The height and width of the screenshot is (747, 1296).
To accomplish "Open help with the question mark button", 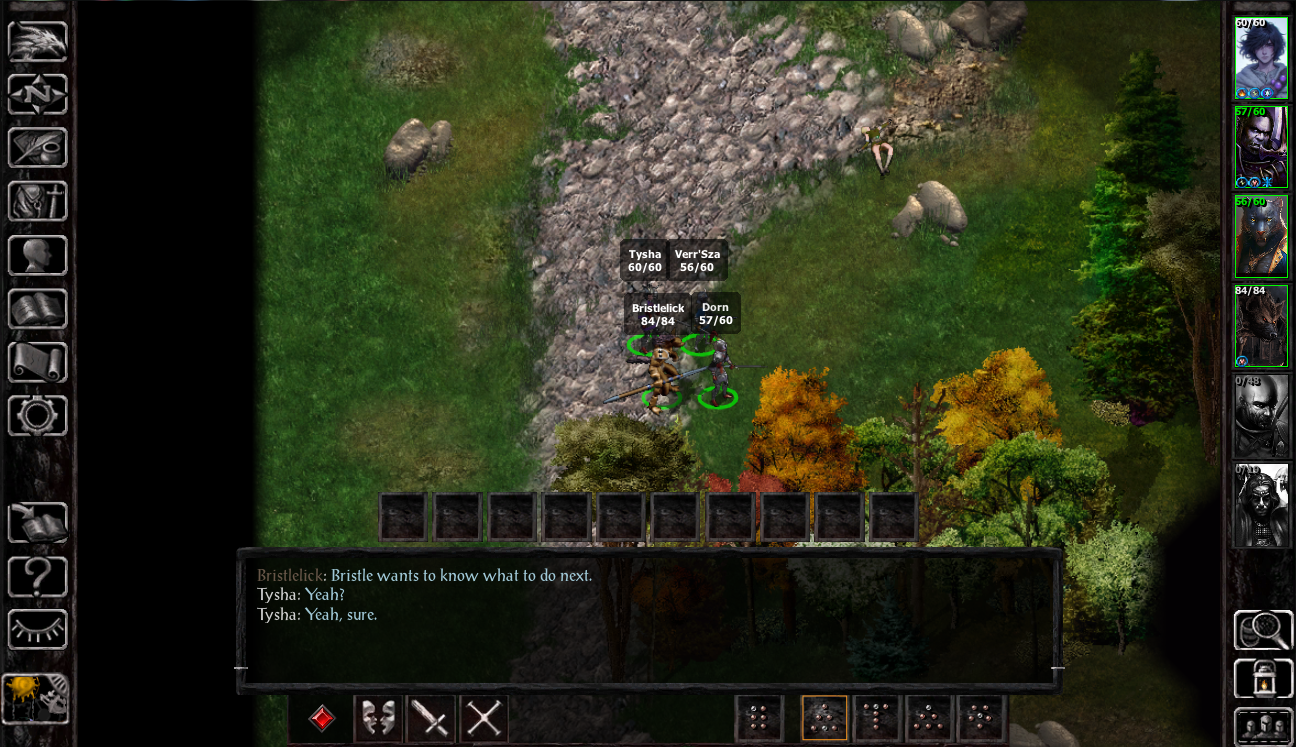I will coord(38,577).
